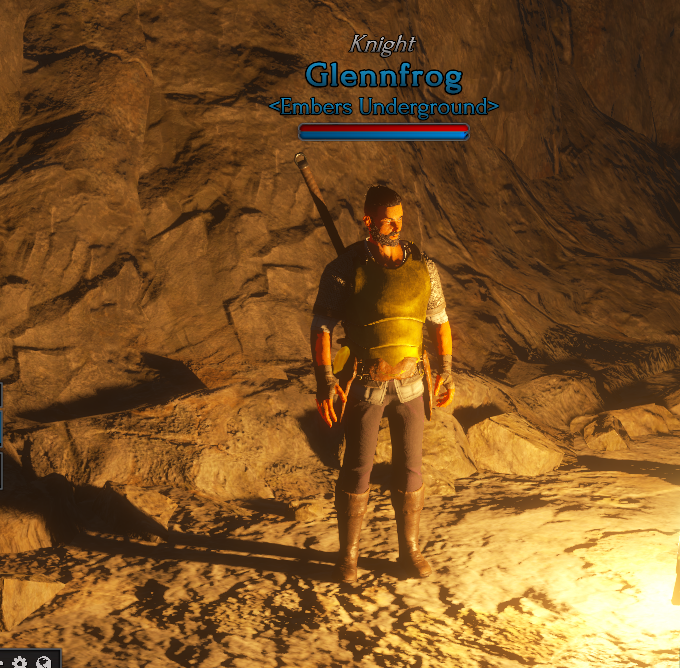This screenshot has height=668, width=680.
Task: Select the Glennfrog nameplate
Action: [384, 75]
